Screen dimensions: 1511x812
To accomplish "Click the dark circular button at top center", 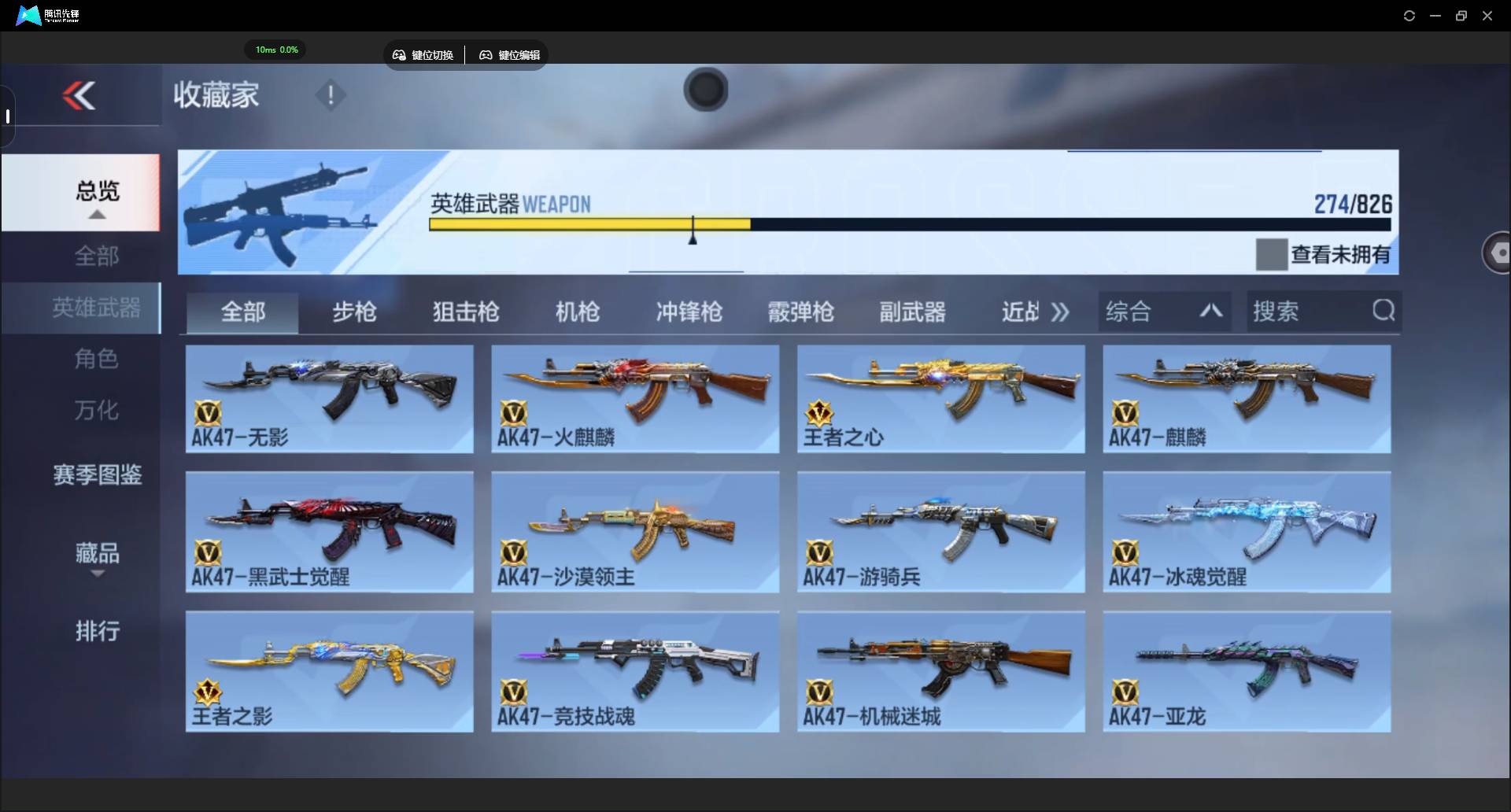I will [705, 90].
